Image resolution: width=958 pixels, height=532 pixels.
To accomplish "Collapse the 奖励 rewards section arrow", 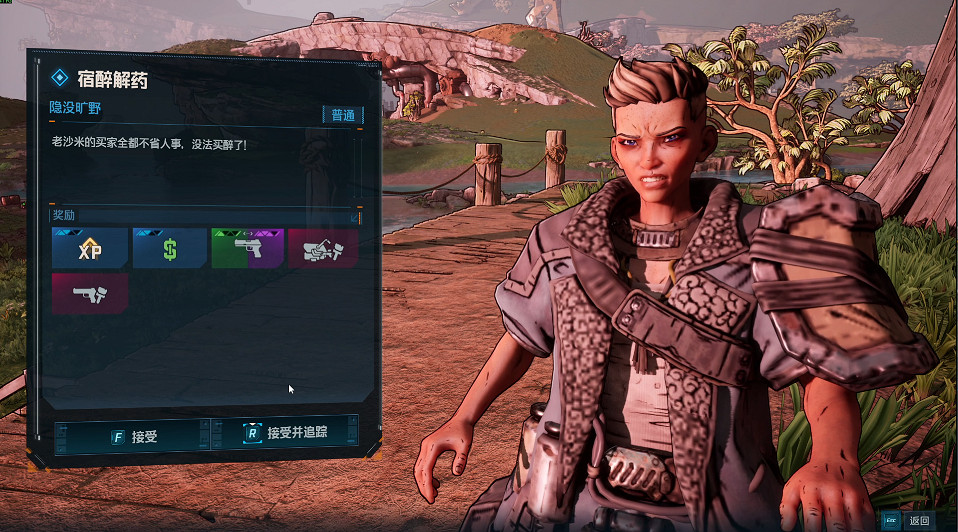I will 354,216.
